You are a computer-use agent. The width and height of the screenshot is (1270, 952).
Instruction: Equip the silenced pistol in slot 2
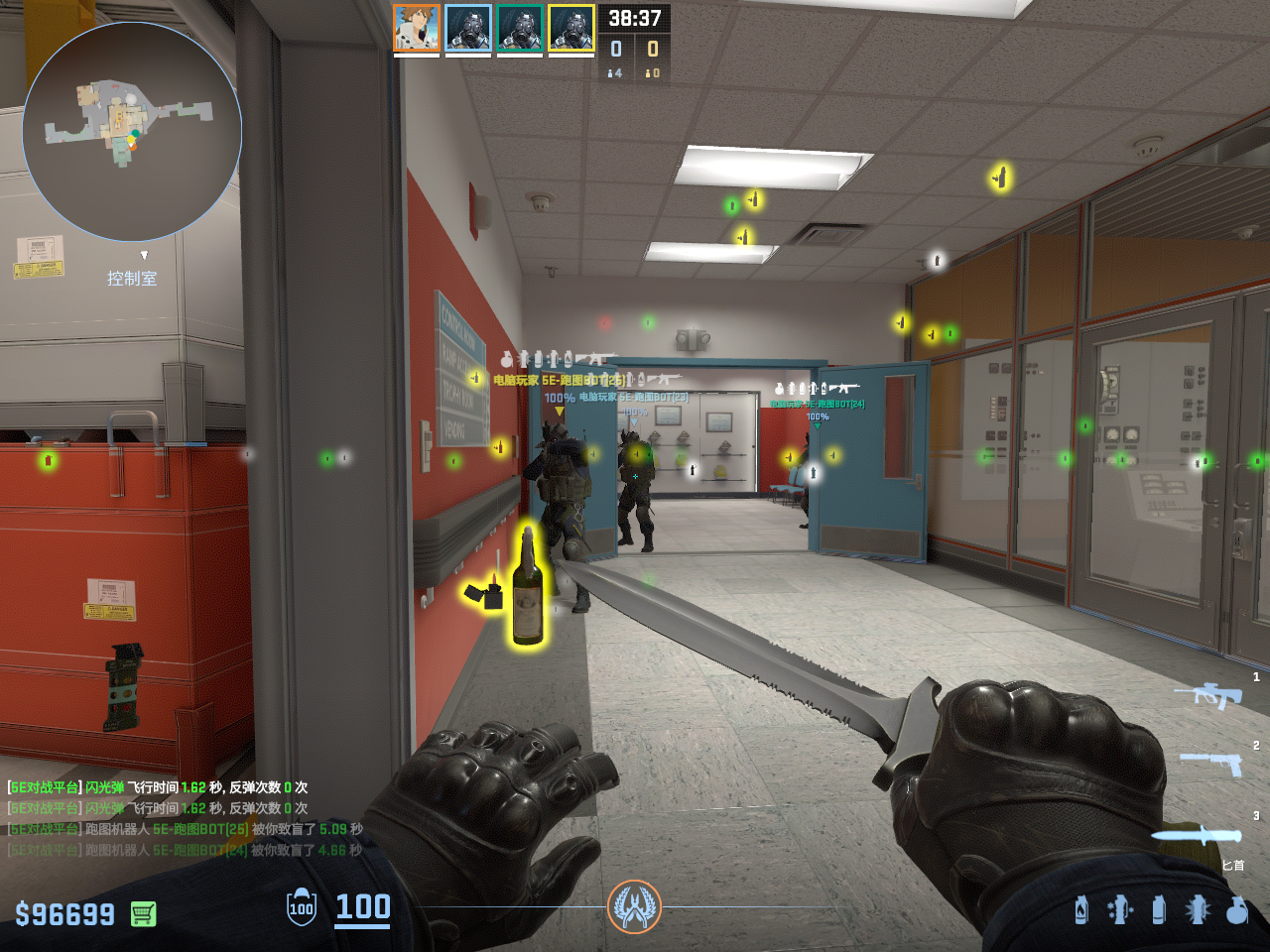coord(1210,763)
